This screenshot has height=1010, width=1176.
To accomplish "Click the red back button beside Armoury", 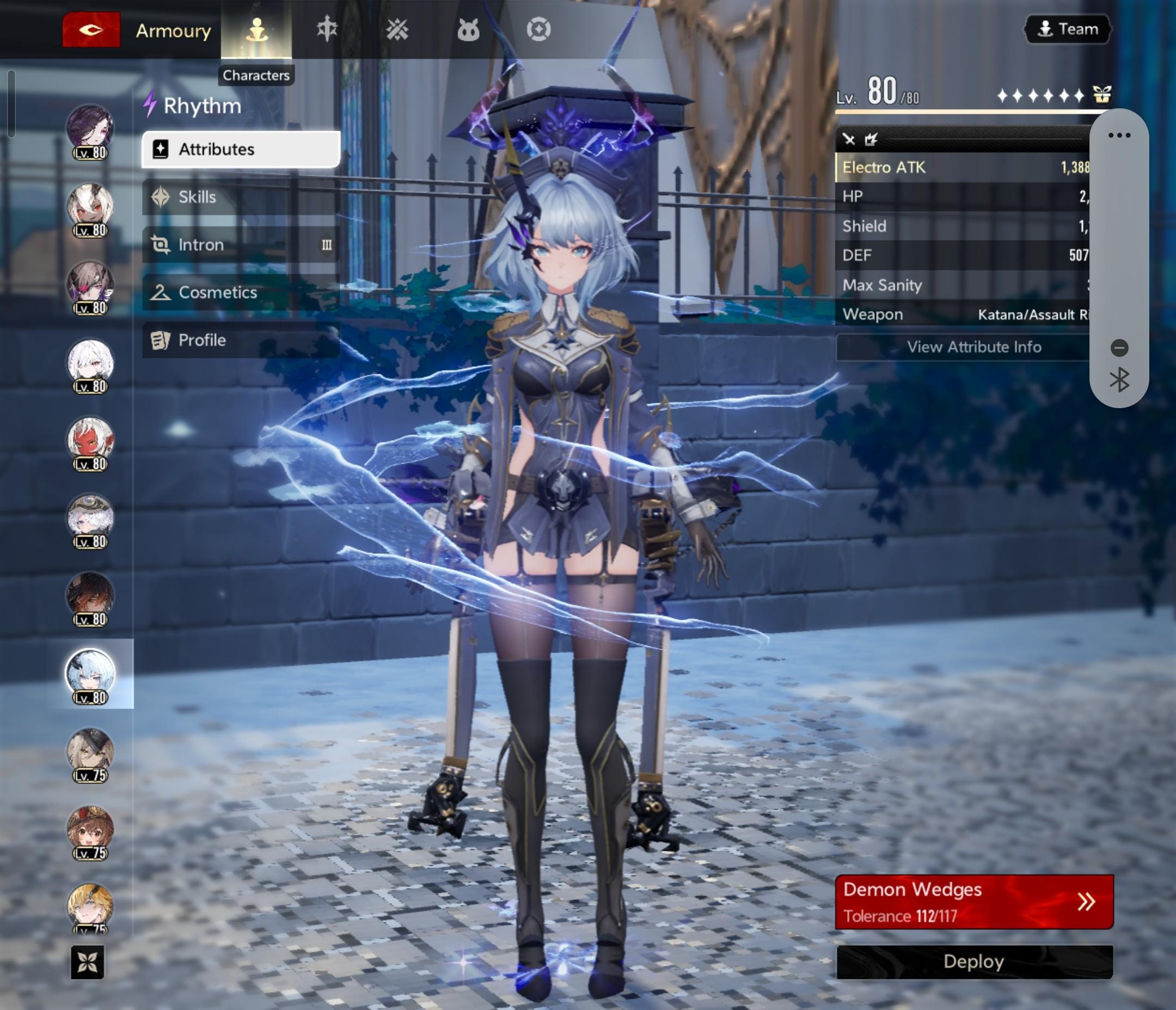I will pos(91,29).
